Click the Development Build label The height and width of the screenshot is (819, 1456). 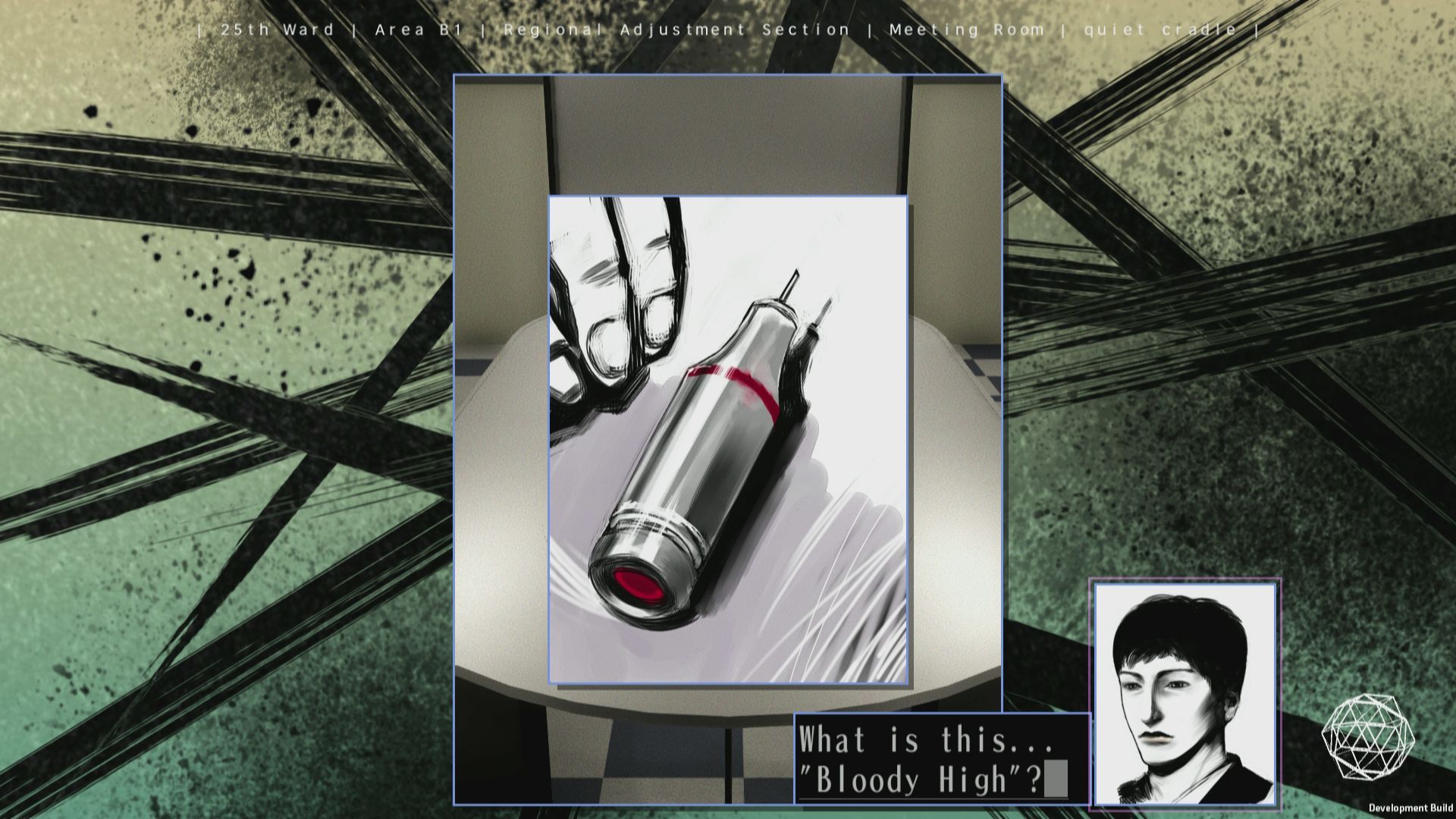click(x=1412, y=806)
